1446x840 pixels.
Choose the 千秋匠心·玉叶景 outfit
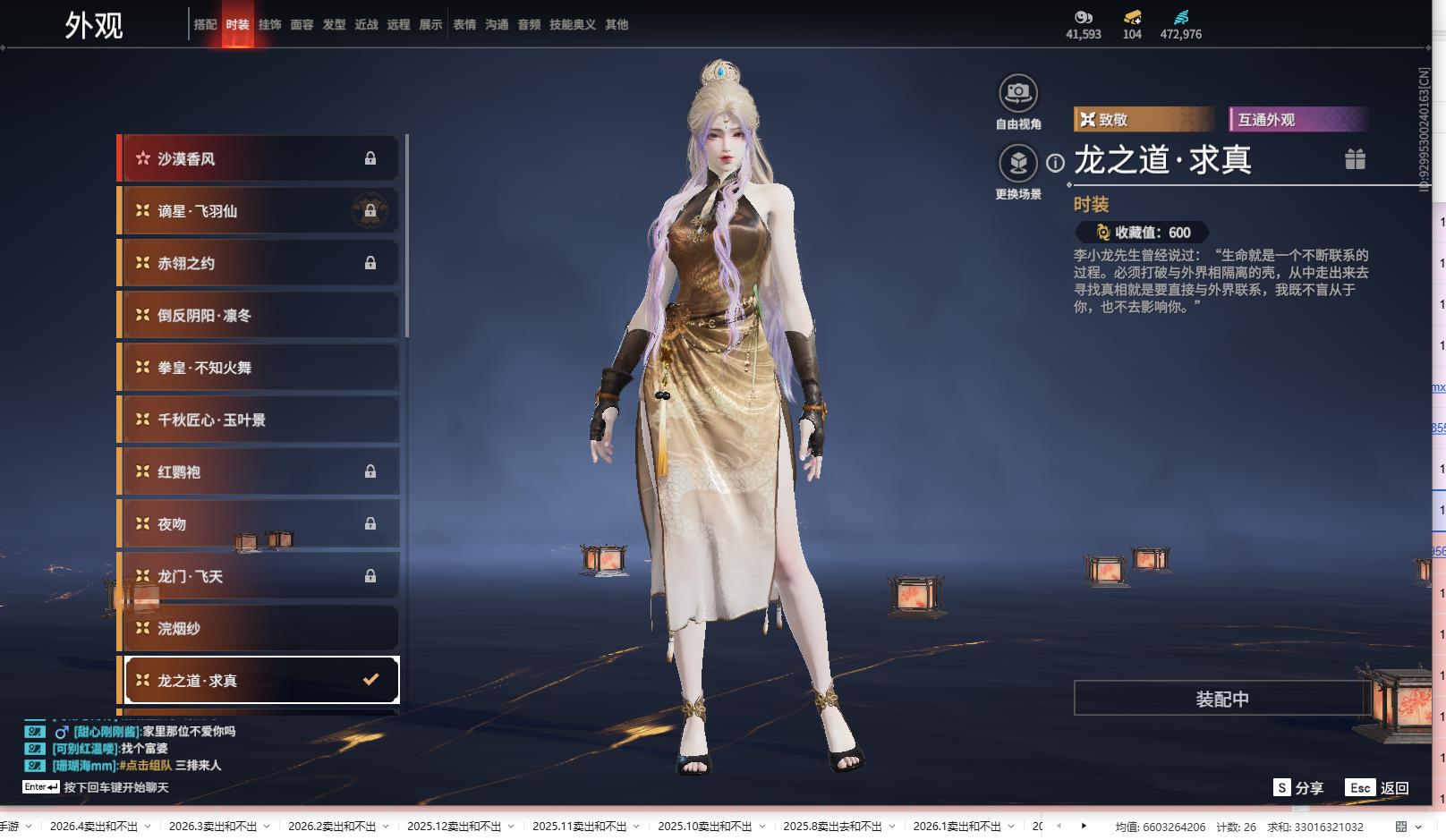click(259, 420)
